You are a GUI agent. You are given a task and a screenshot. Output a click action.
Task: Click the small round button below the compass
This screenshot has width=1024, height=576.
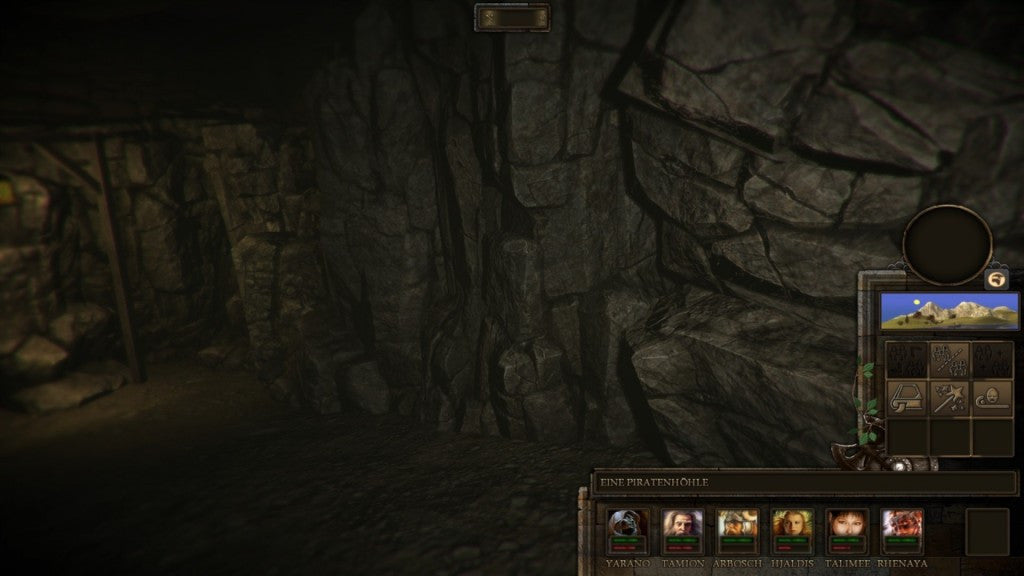996,280
